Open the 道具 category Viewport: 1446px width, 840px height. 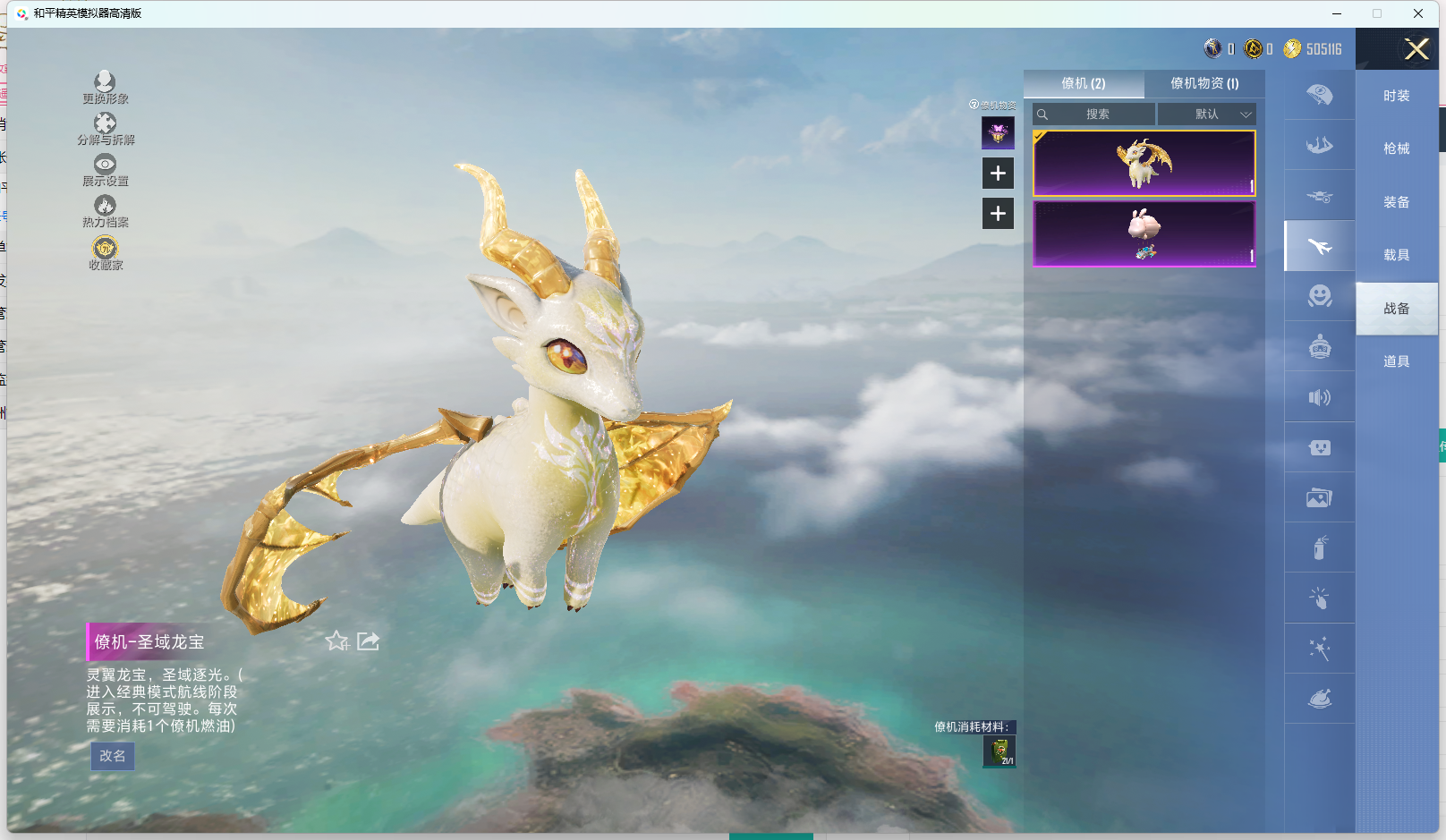pyautogui.click(x=1396, y=361)
